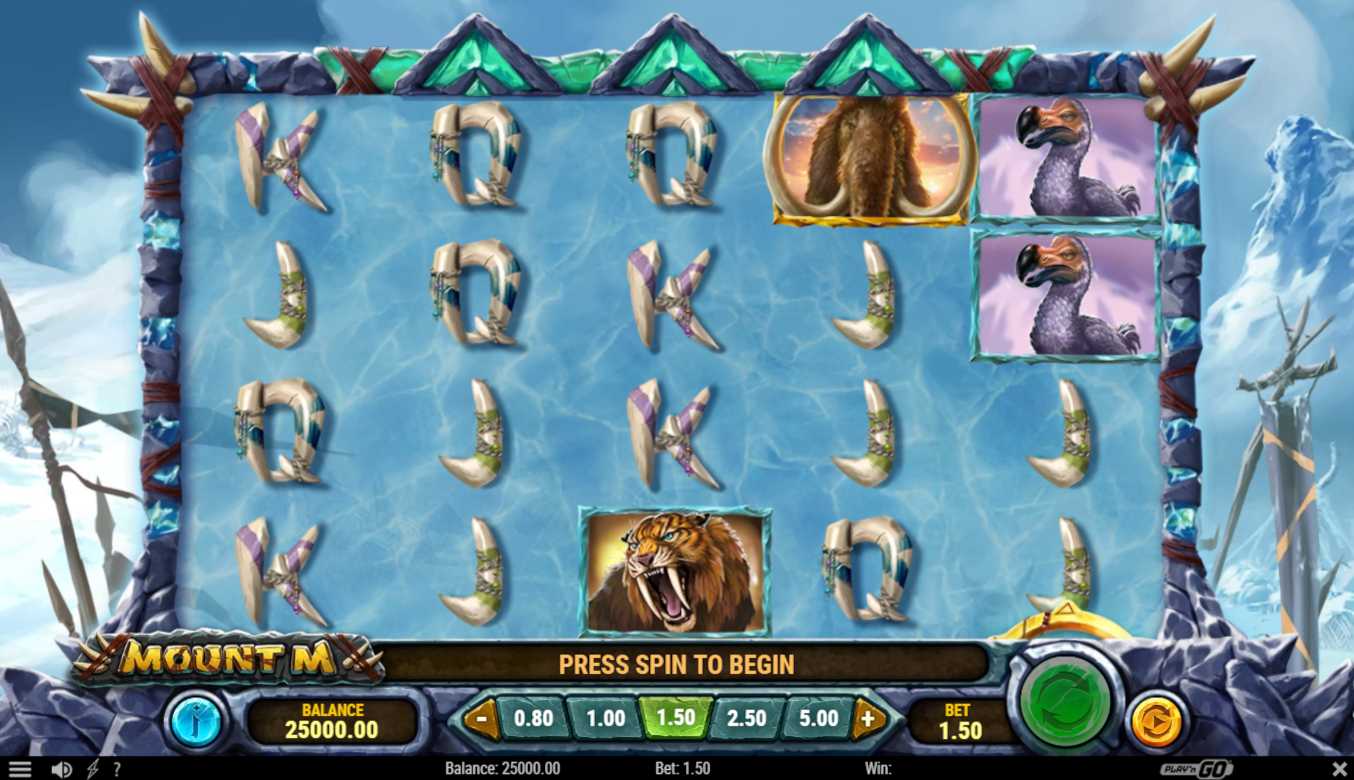1354x780 pixels.
Task: Toggle sound with the speaker icon
Action: 61,769
